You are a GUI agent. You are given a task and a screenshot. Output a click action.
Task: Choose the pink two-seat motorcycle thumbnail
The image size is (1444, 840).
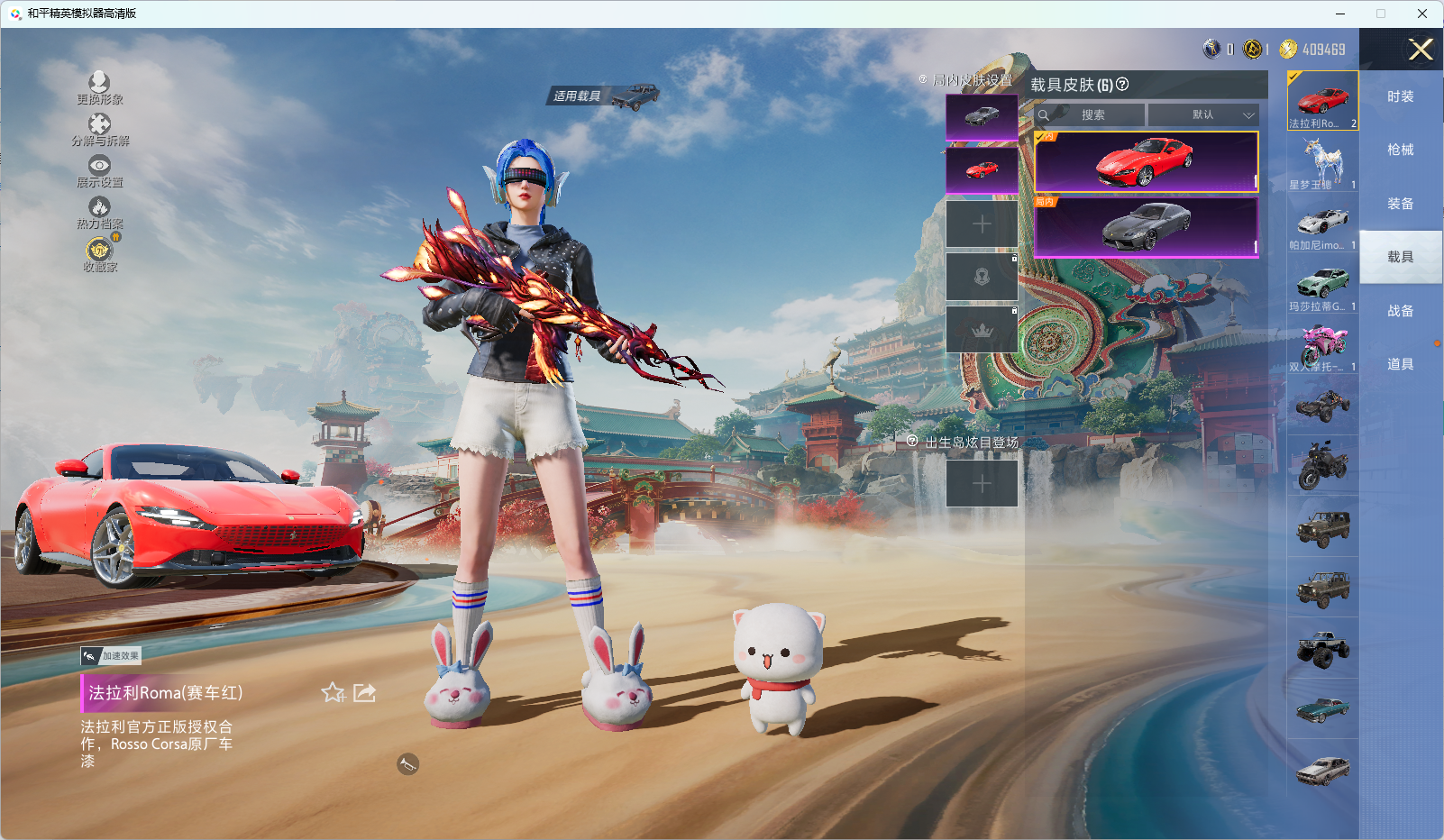click(x=1322, y=346)
